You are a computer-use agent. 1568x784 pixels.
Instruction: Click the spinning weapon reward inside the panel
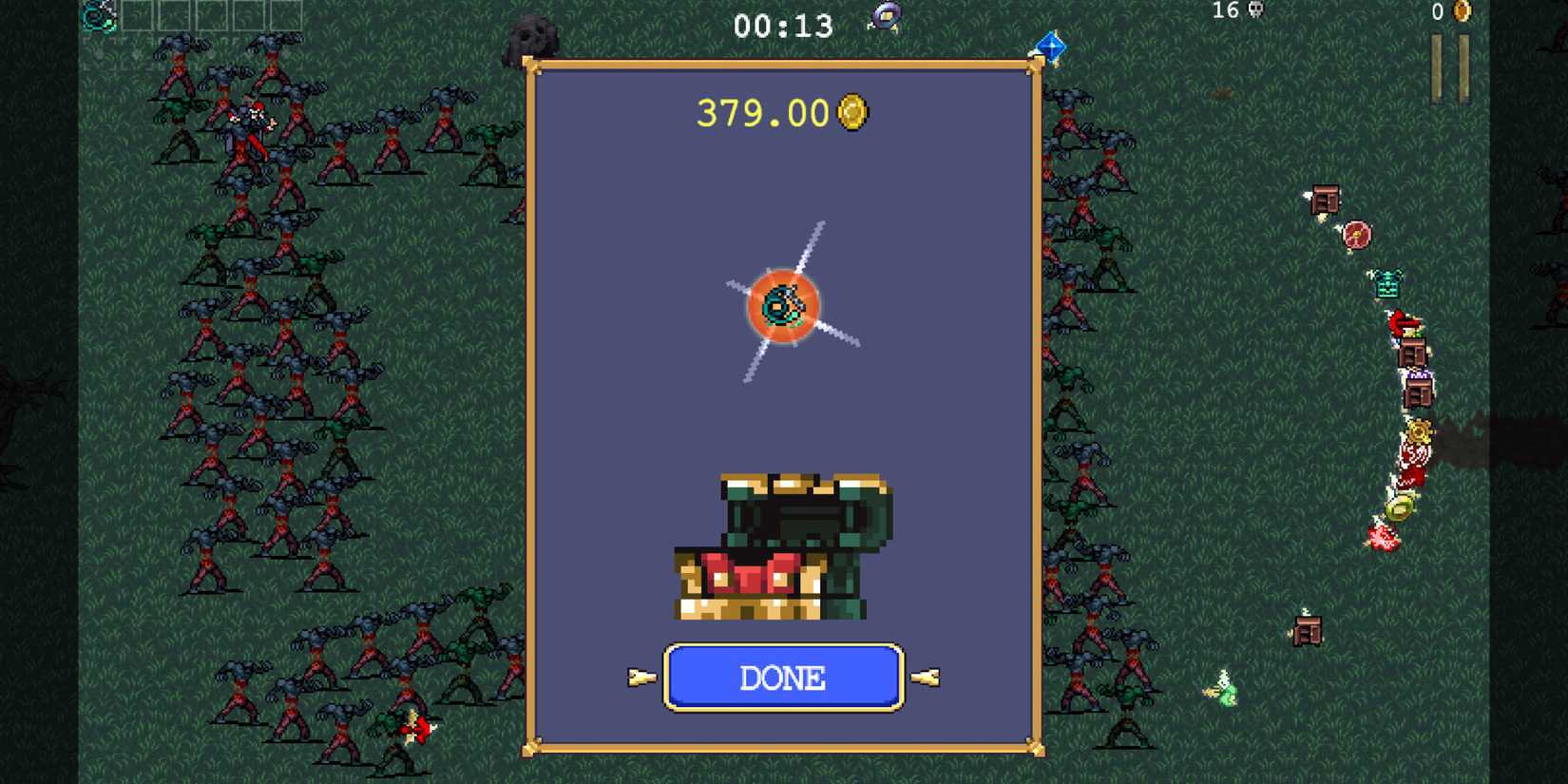tap(781, 304)
